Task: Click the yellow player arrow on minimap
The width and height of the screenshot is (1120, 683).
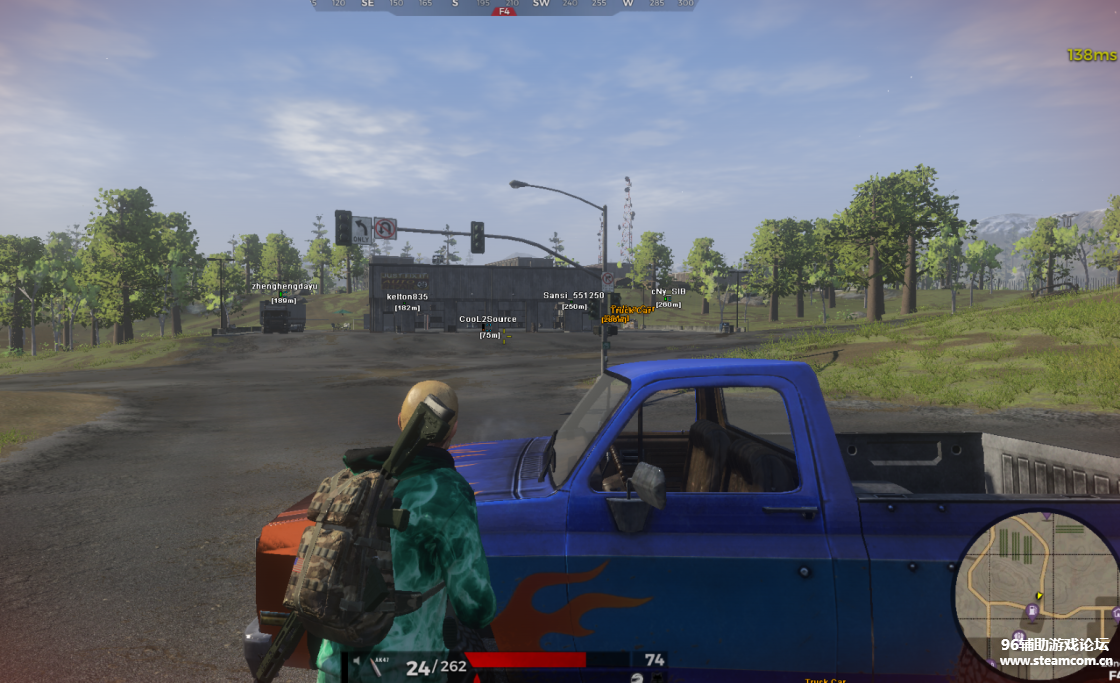Action: (x=1039, y=596)
